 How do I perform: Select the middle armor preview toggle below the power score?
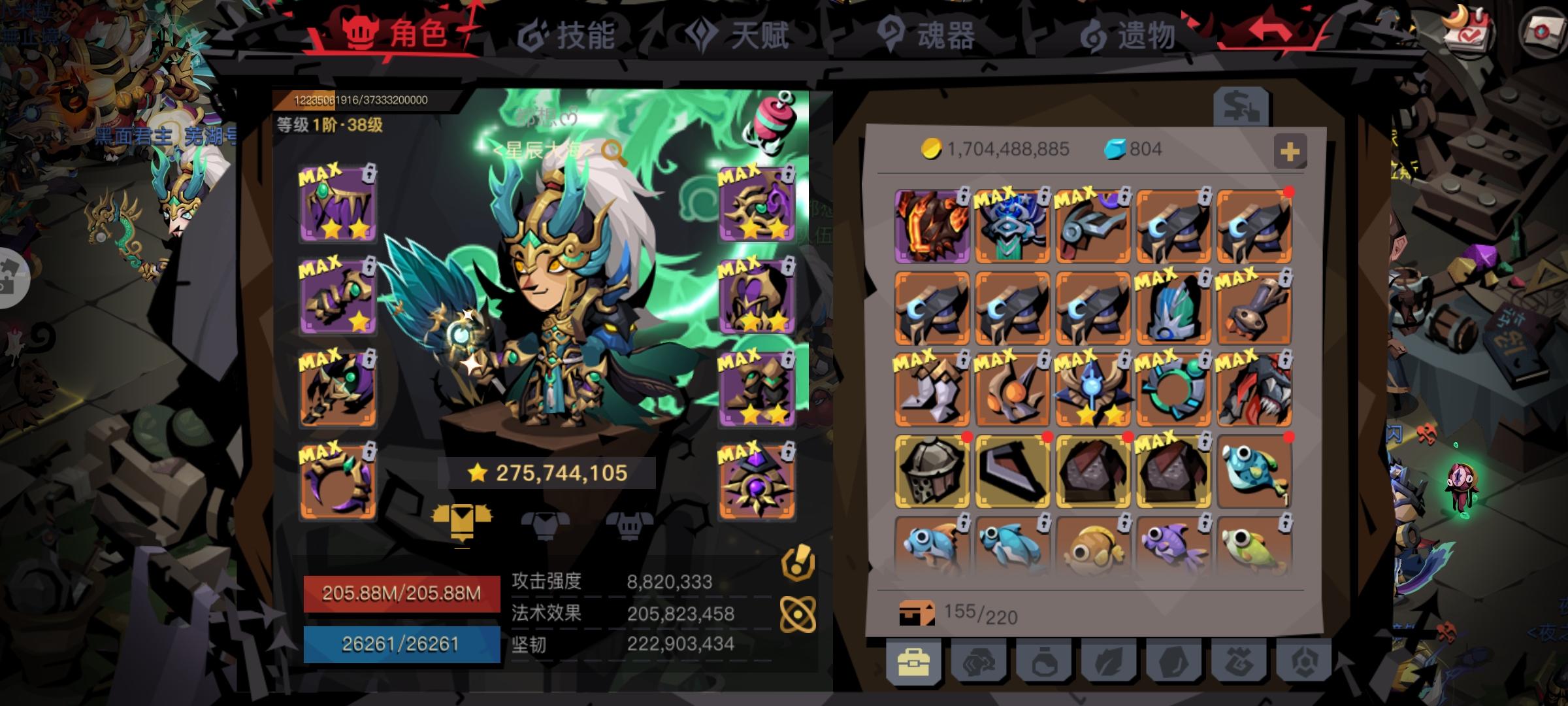(x=546, y=526)
